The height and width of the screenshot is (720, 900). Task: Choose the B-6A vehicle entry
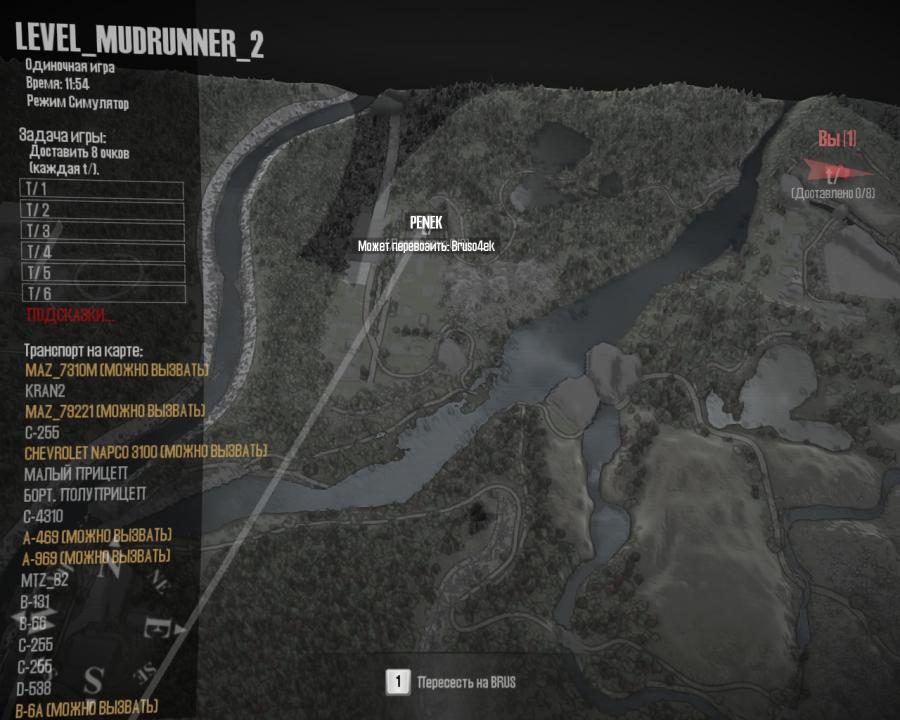[88, 708]
